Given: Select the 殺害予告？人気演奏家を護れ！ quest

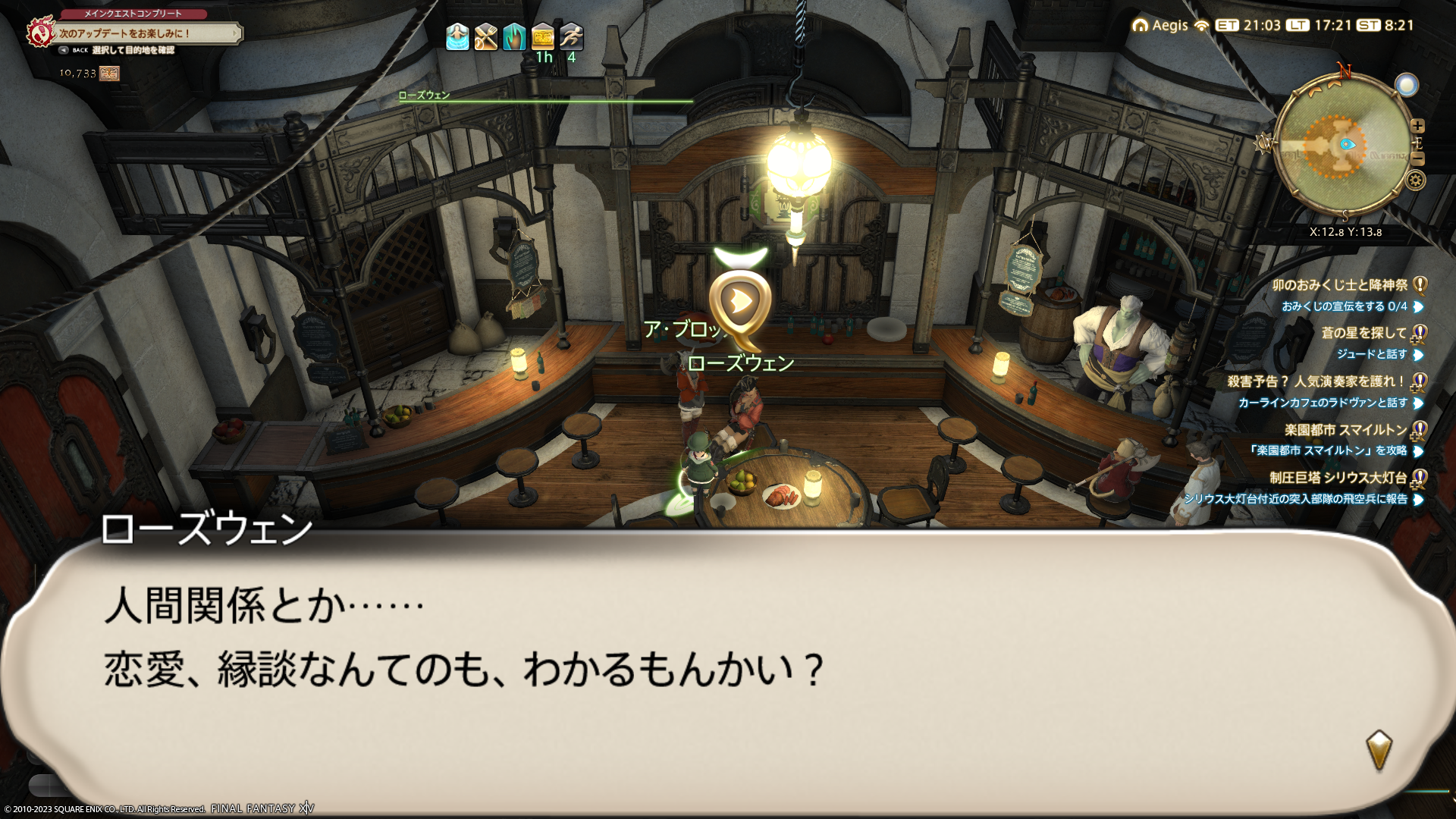Looking at the screenshot, I should click(1316, 381).
